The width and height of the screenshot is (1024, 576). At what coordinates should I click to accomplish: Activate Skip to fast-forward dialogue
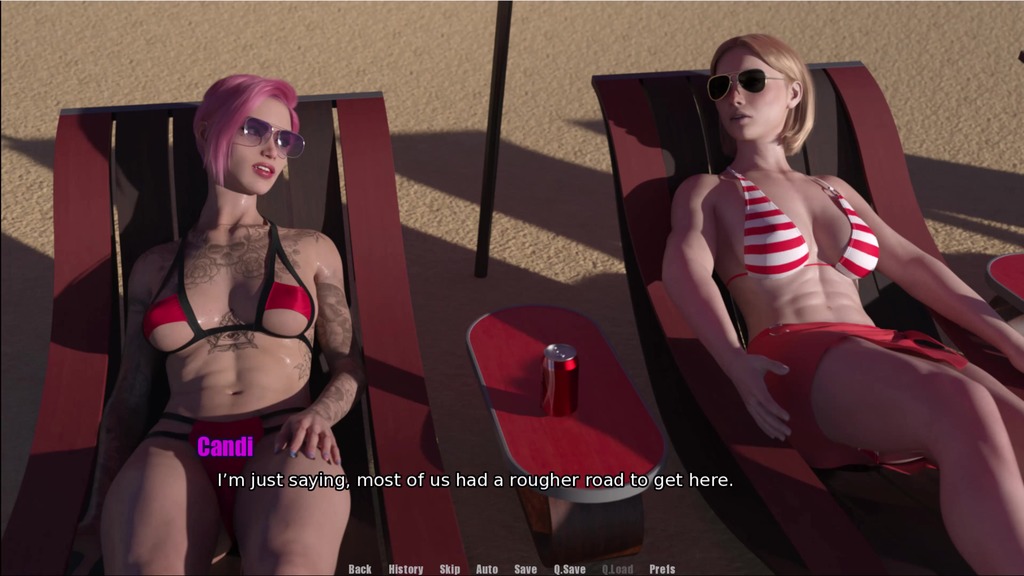(450, 569)
